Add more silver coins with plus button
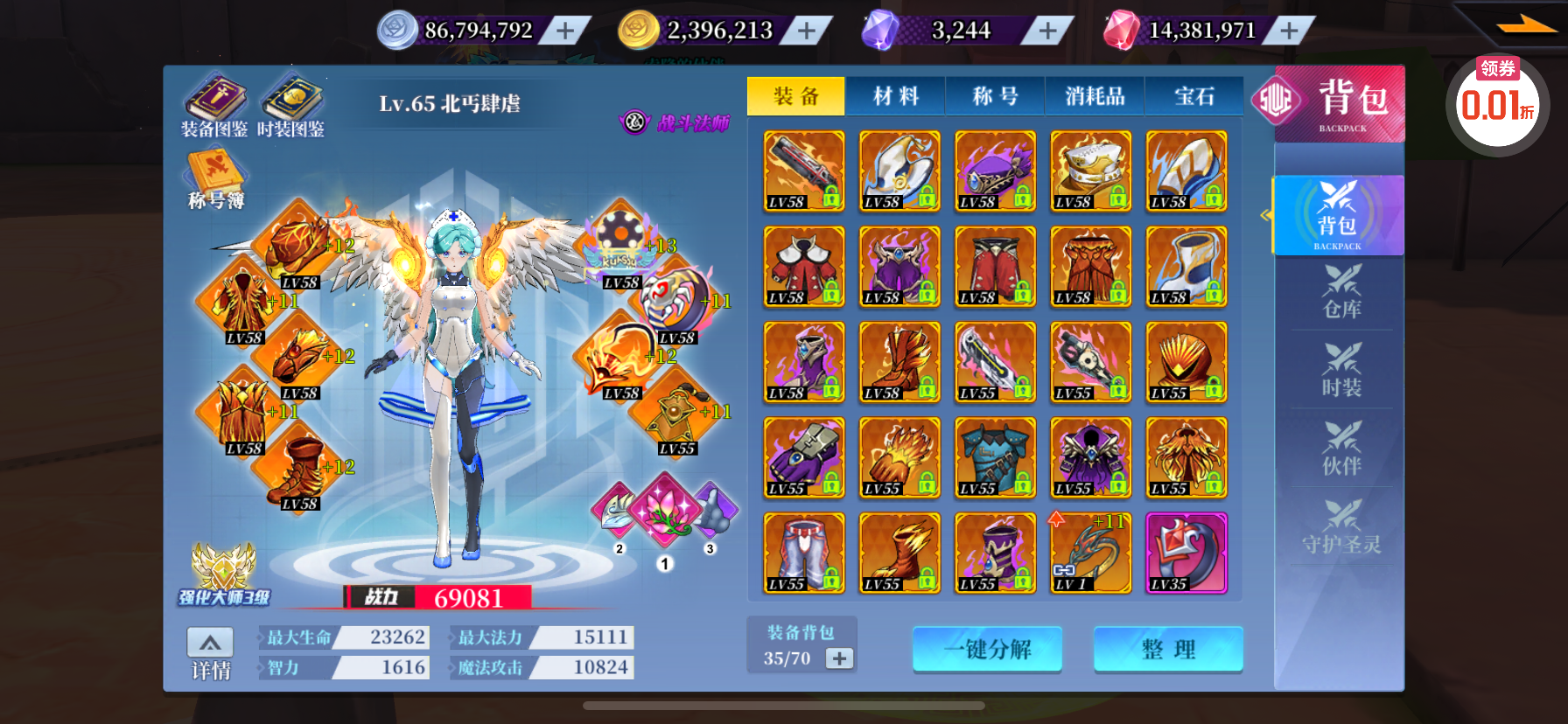Screen dimensions: 1568x724 565,31
